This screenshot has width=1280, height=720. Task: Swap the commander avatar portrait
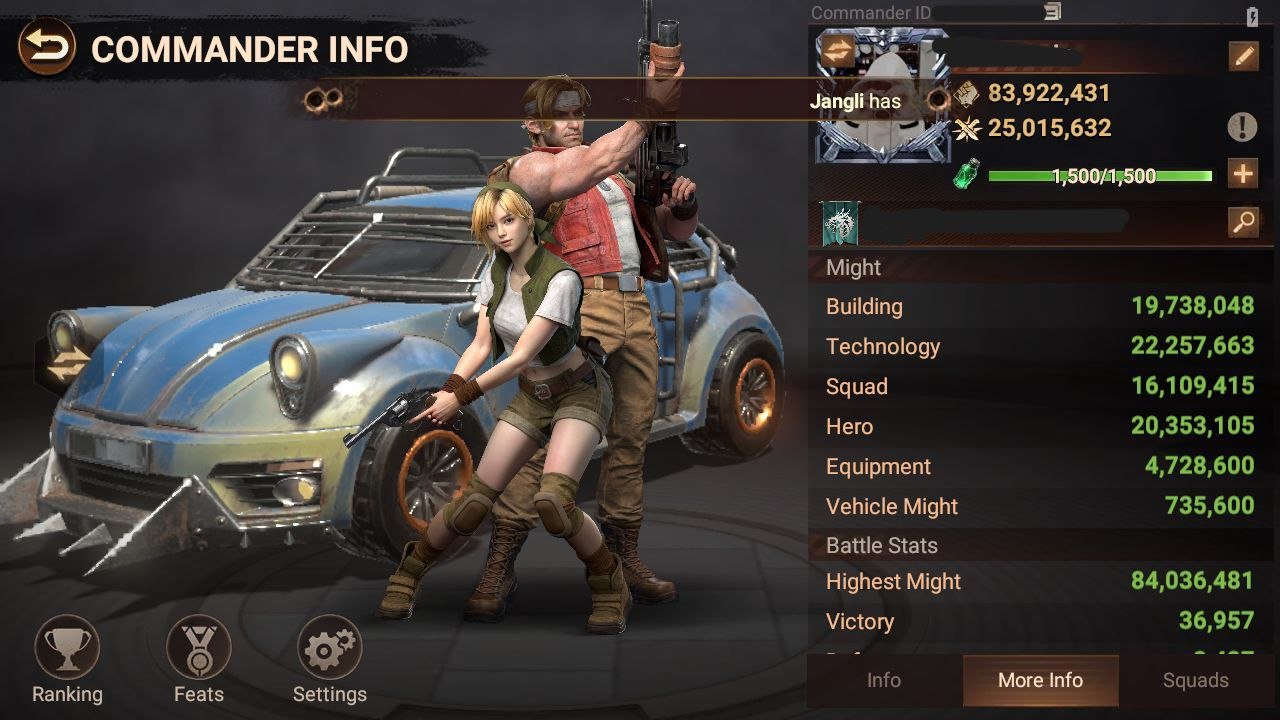pos(838,52)
